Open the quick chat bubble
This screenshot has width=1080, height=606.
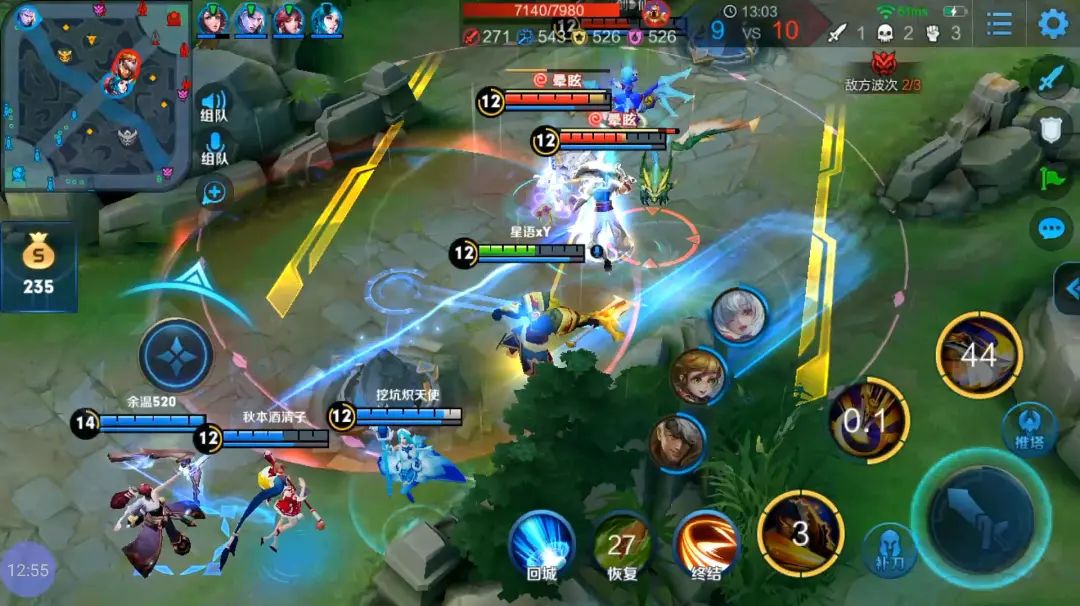[1050, 229]
